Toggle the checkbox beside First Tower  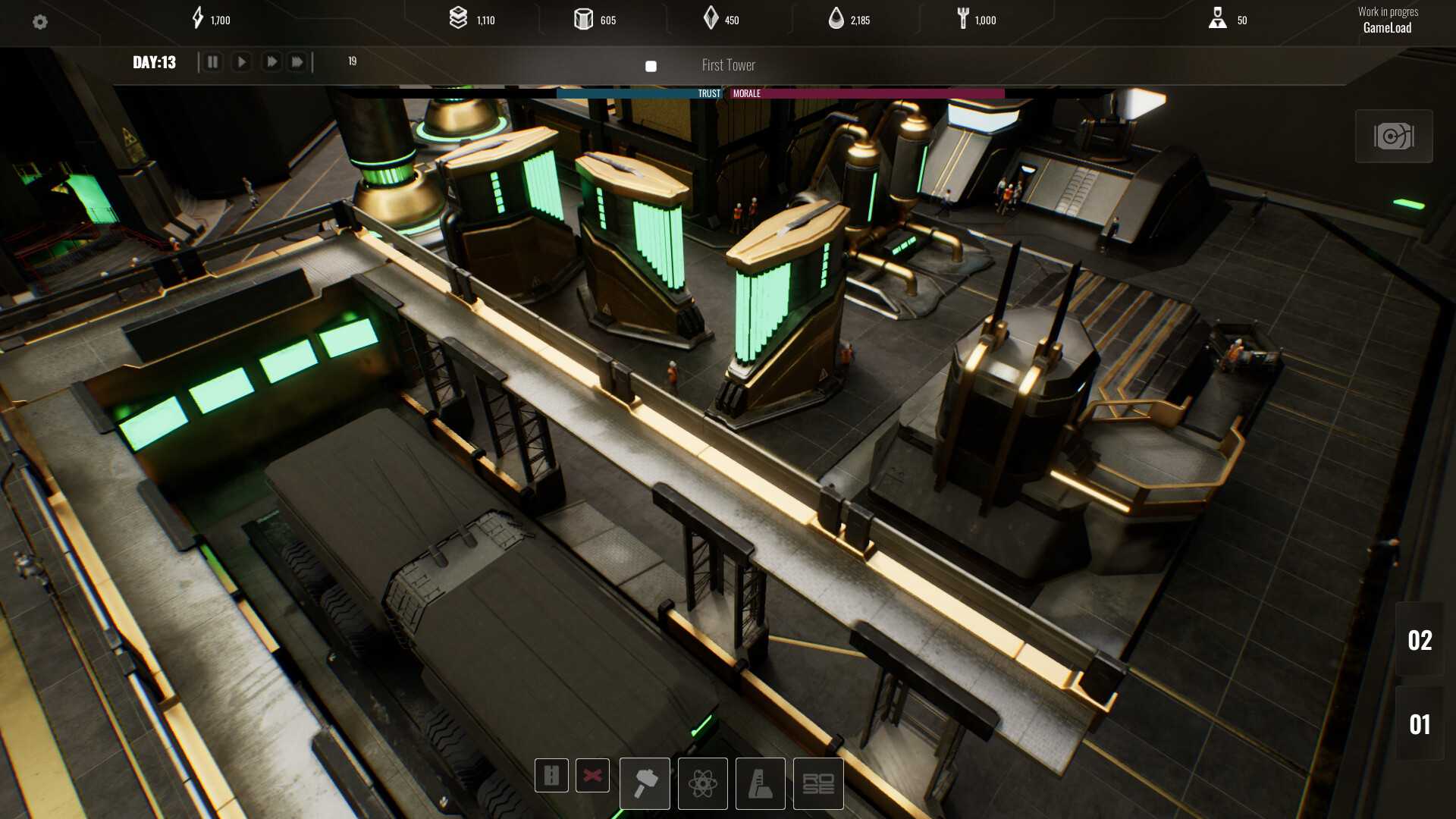[x=650, y=67]
